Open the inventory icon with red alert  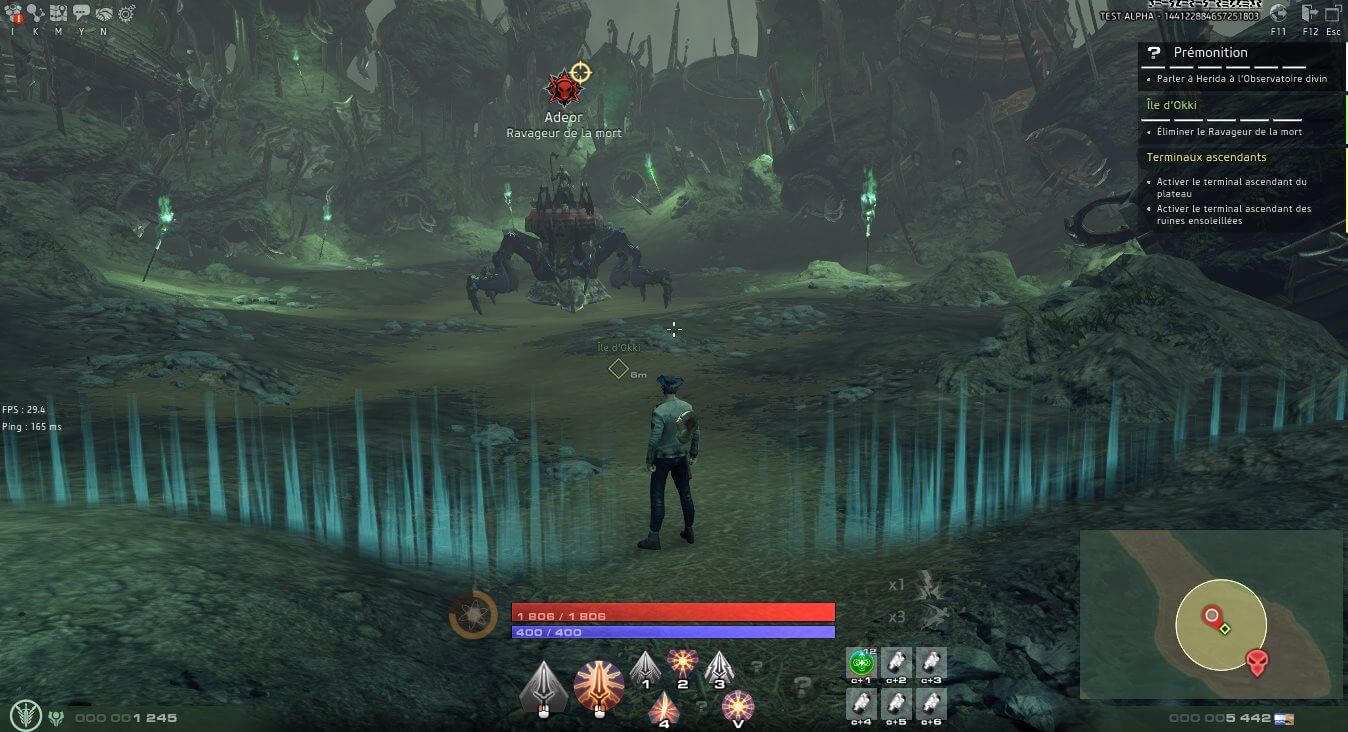(13, 13)
